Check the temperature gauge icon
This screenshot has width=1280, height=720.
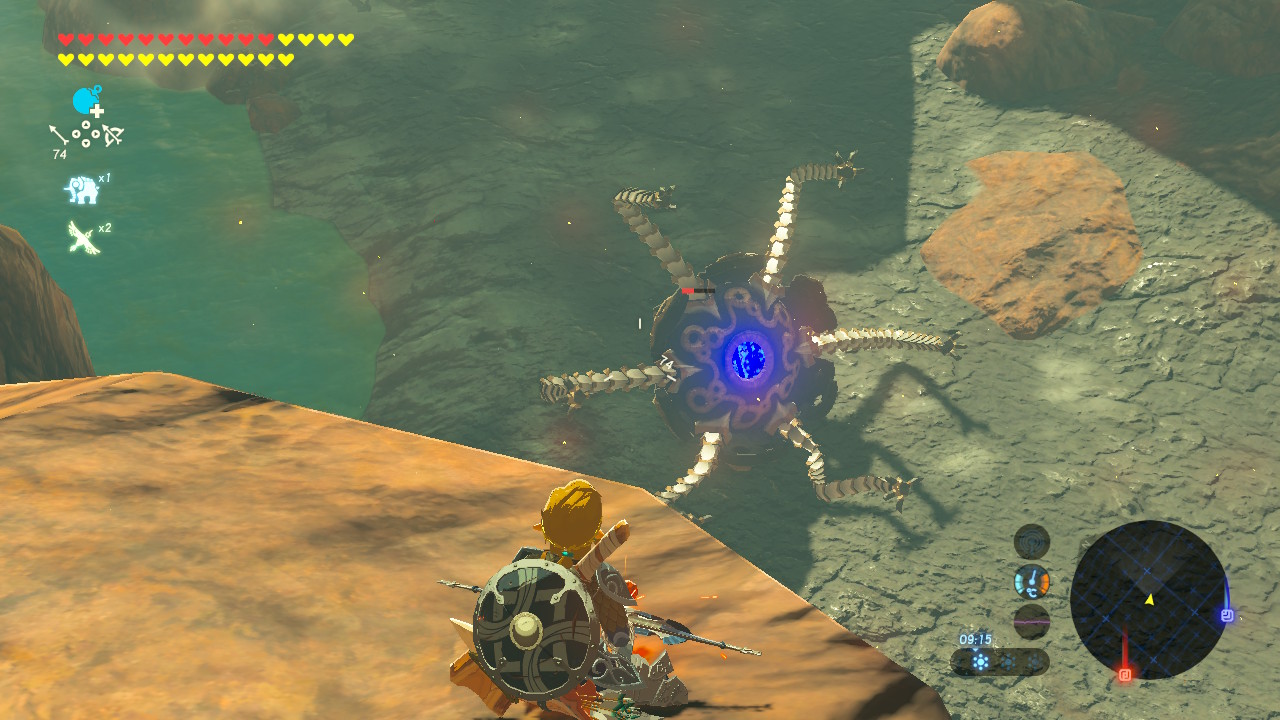(1031, 581)
